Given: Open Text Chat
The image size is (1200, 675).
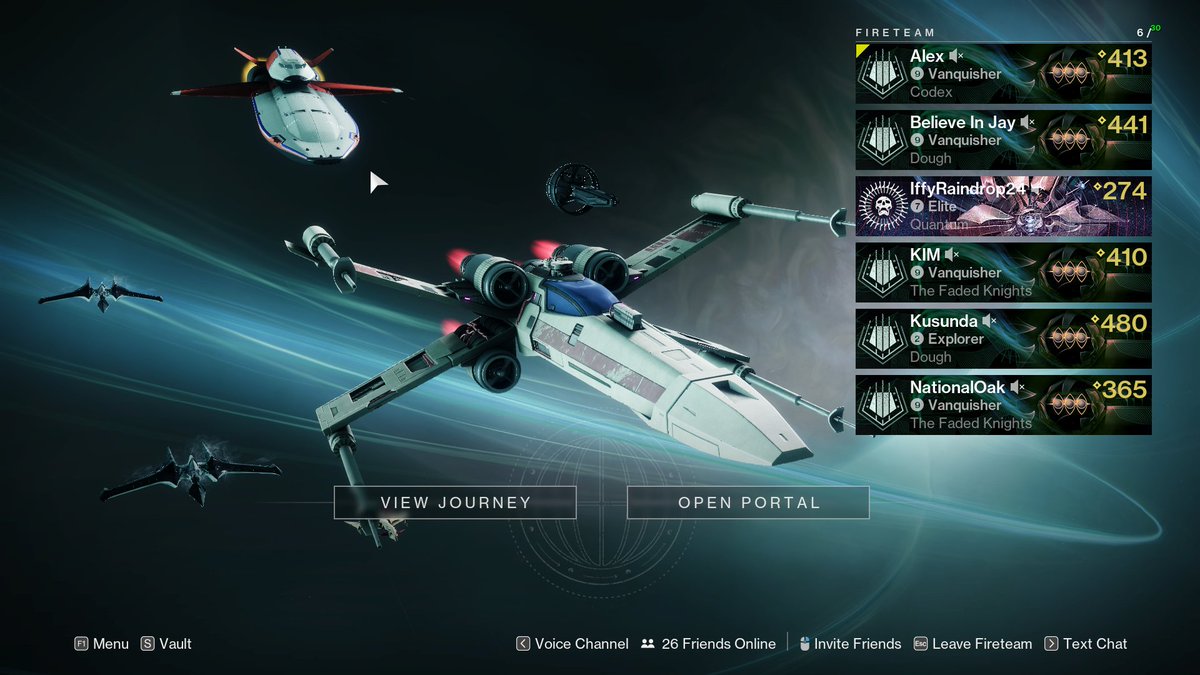Looking at the screenshot, I should (1085, 644).
